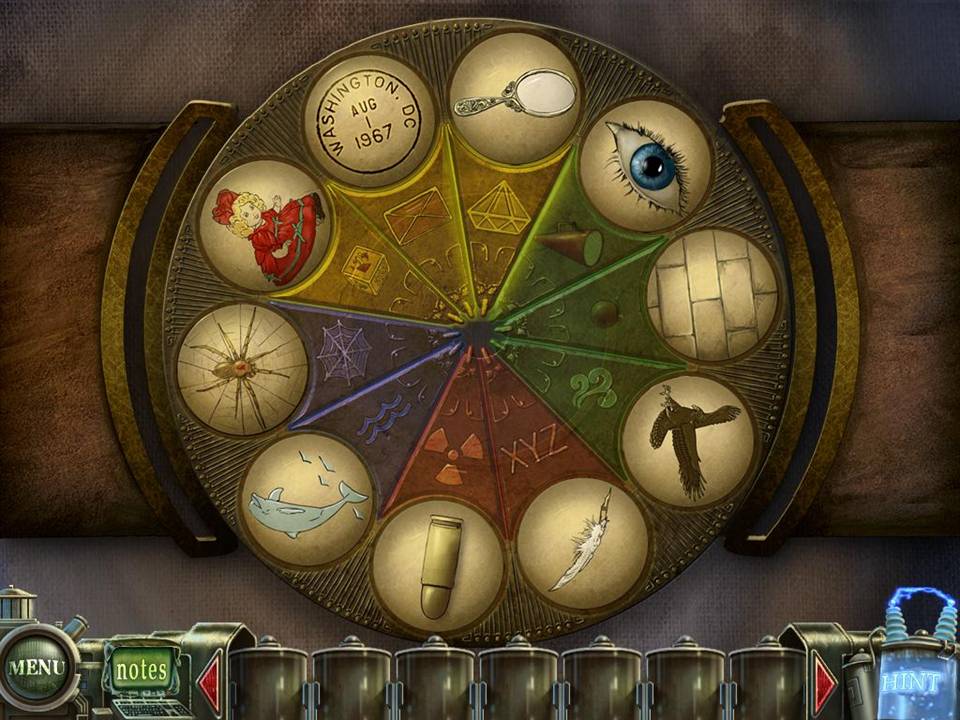The image size is (960, 720).
Task: Open the MENU button
Action: pyautogui.click(x=36, y=667)
